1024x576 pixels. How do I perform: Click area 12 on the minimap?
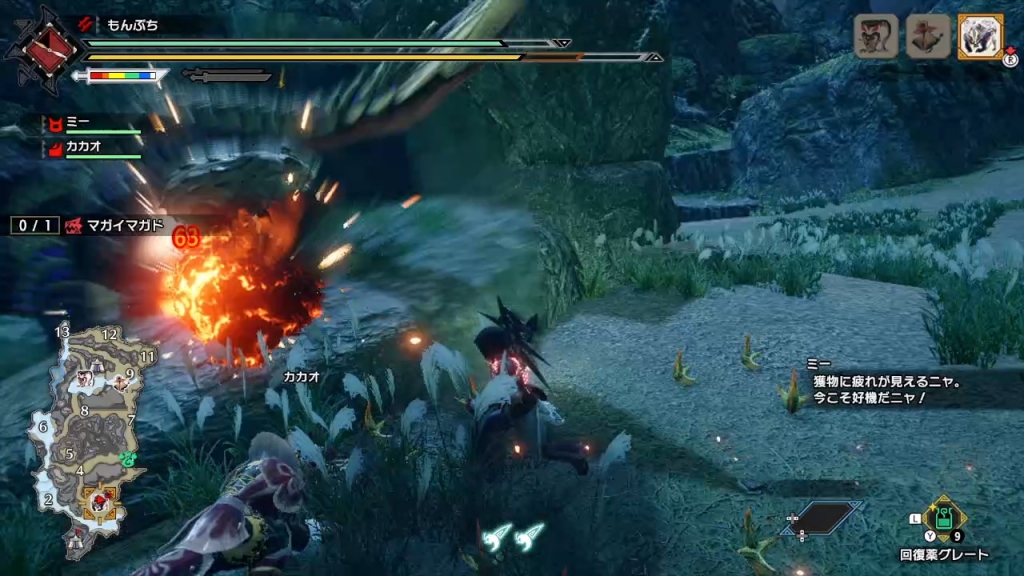110,334
